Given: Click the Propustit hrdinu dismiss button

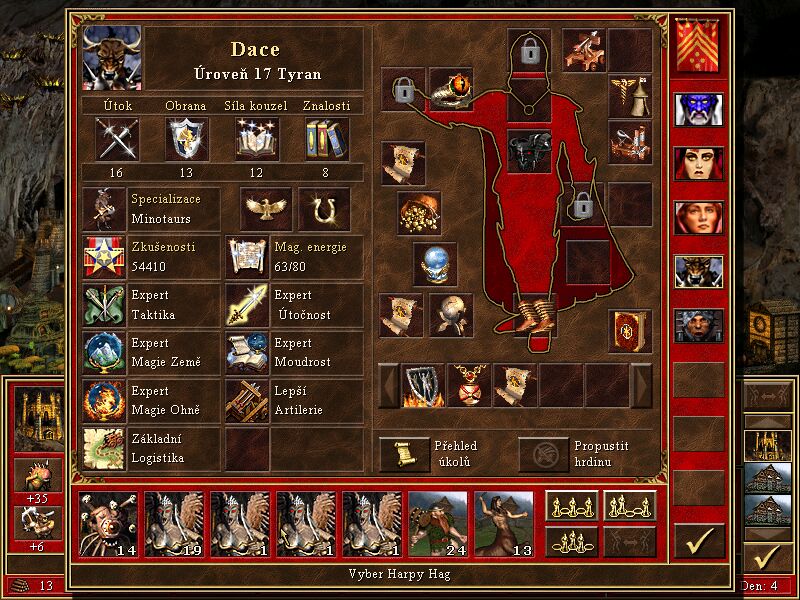Looking at the screenshot, I should (x=541, y=454).
